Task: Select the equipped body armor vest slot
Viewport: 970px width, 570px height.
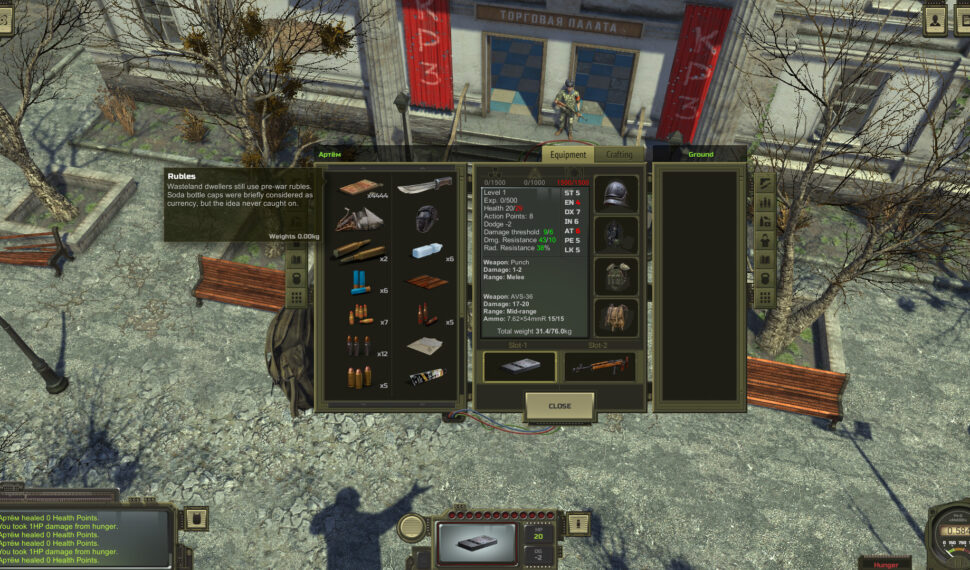Action: click(616, 277)
